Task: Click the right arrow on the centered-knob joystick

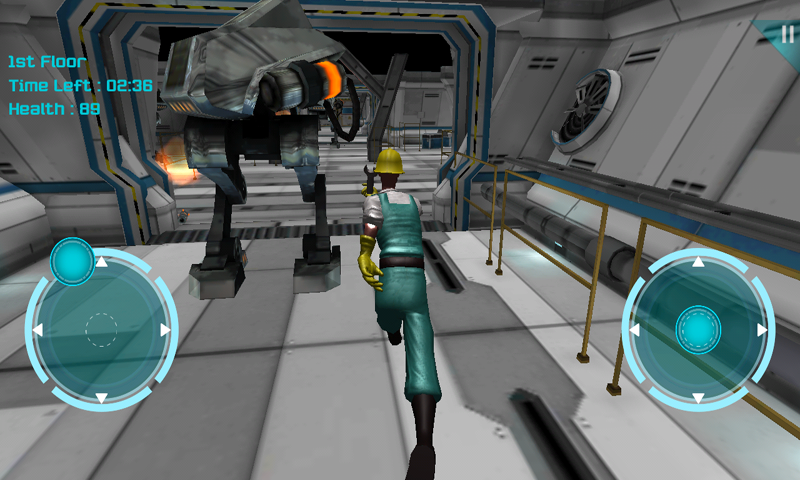Action: [x=763, y=330]
